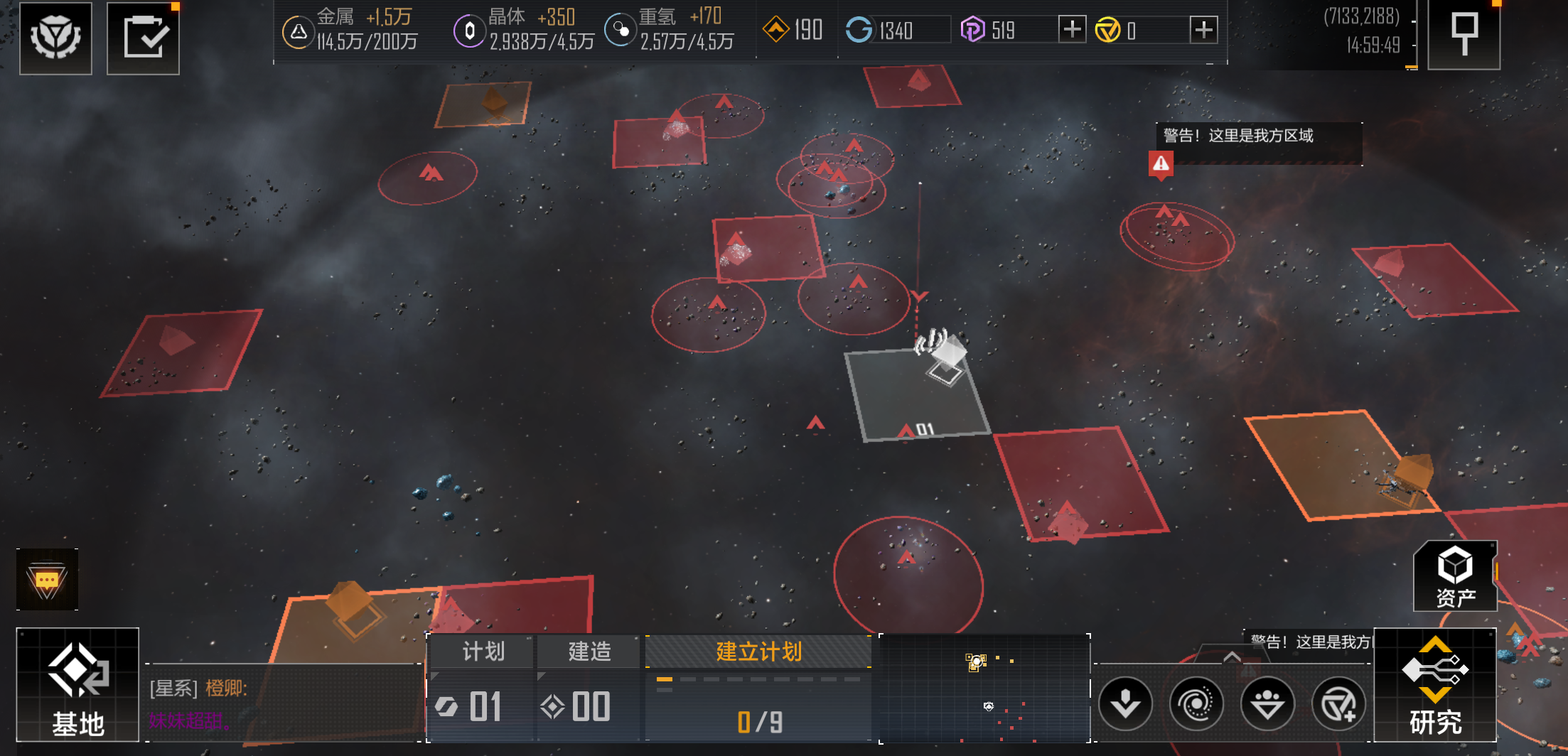Click the spiral warp circular button

[1196, 704]
